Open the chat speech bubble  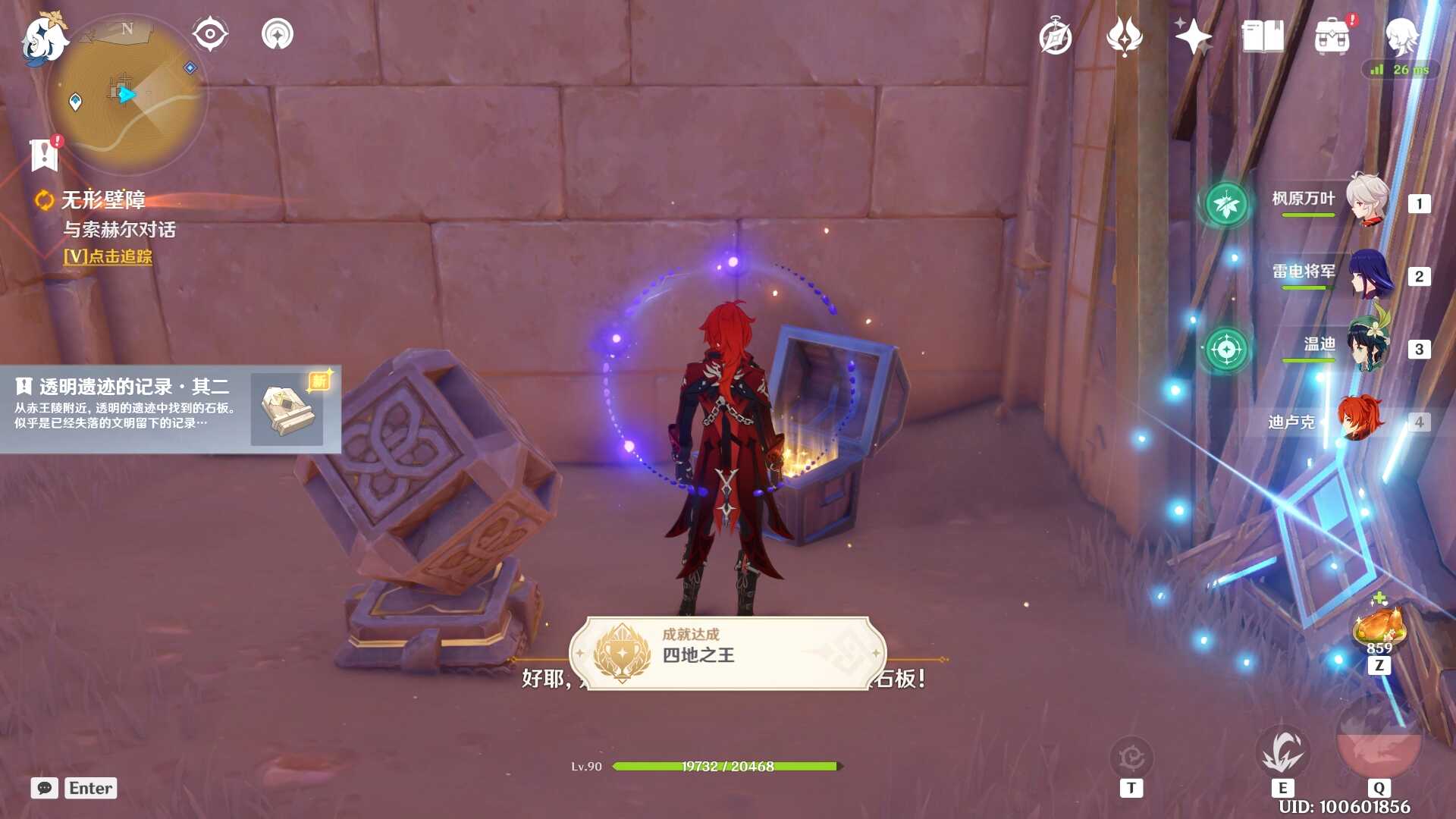45,788
